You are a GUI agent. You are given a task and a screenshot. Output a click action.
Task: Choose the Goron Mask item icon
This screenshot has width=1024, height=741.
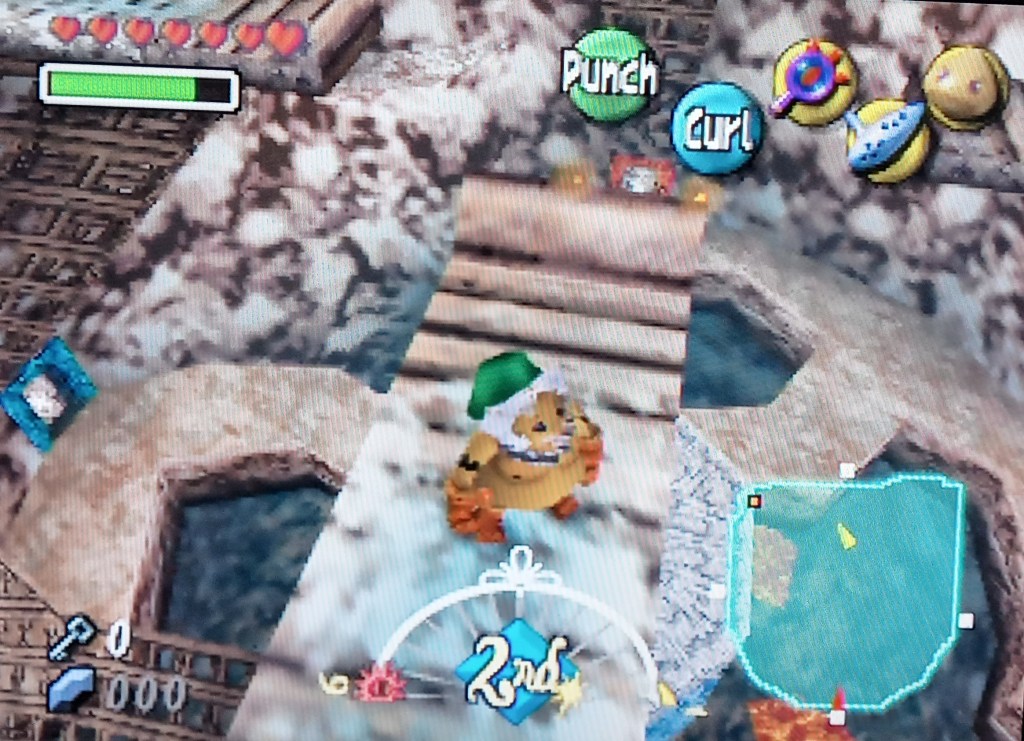[x=965, y=88]
